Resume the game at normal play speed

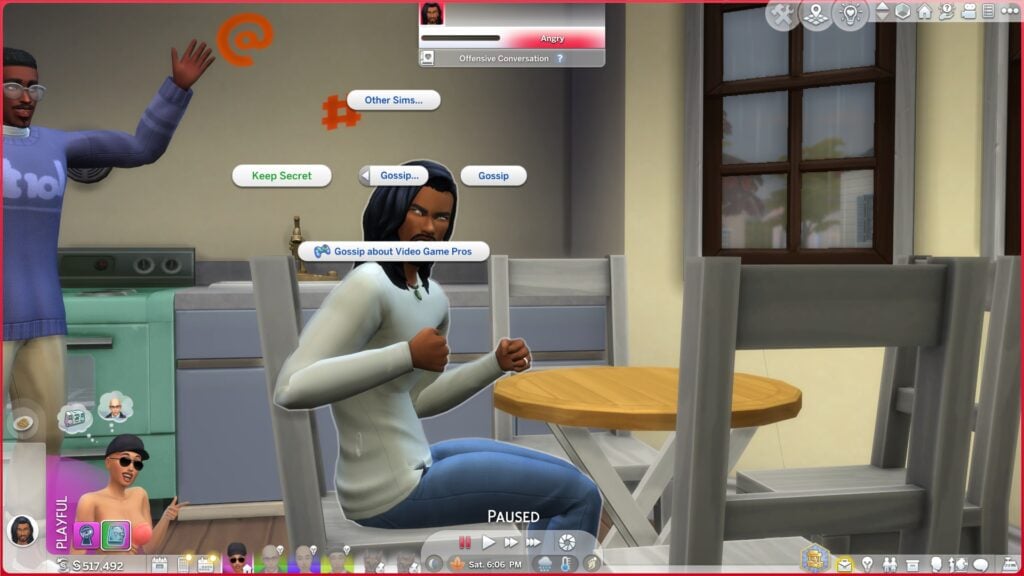(489, 542)
